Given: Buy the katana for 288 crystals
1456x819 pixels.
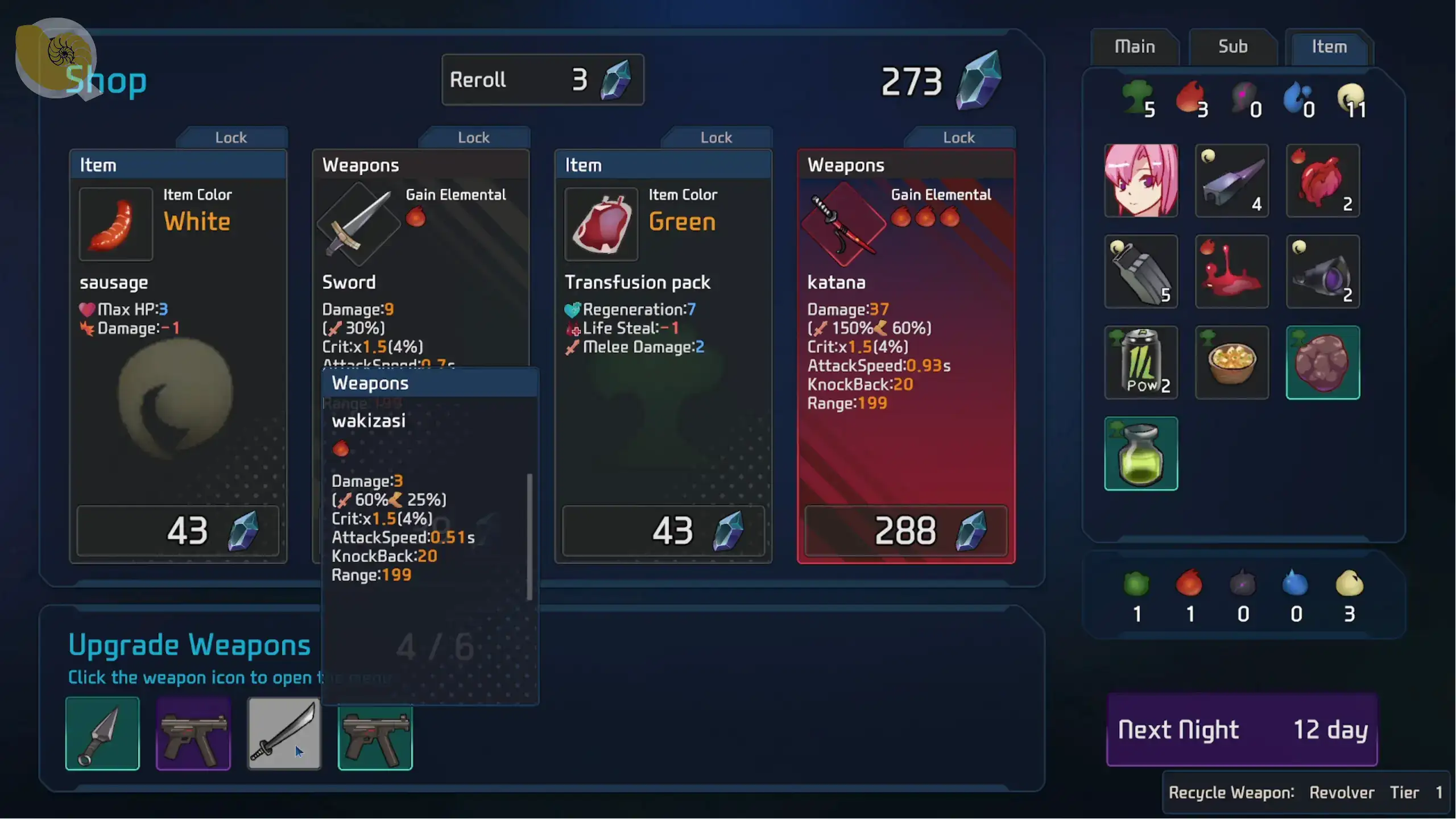Looking at the screenshot, I should [905, 531].
